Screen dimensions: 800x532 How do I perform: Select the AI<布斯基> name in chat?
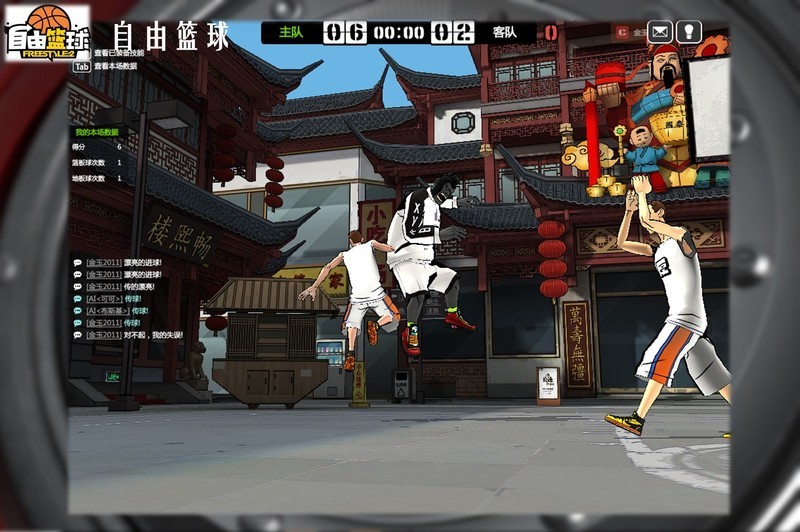(x=107, y=311)
